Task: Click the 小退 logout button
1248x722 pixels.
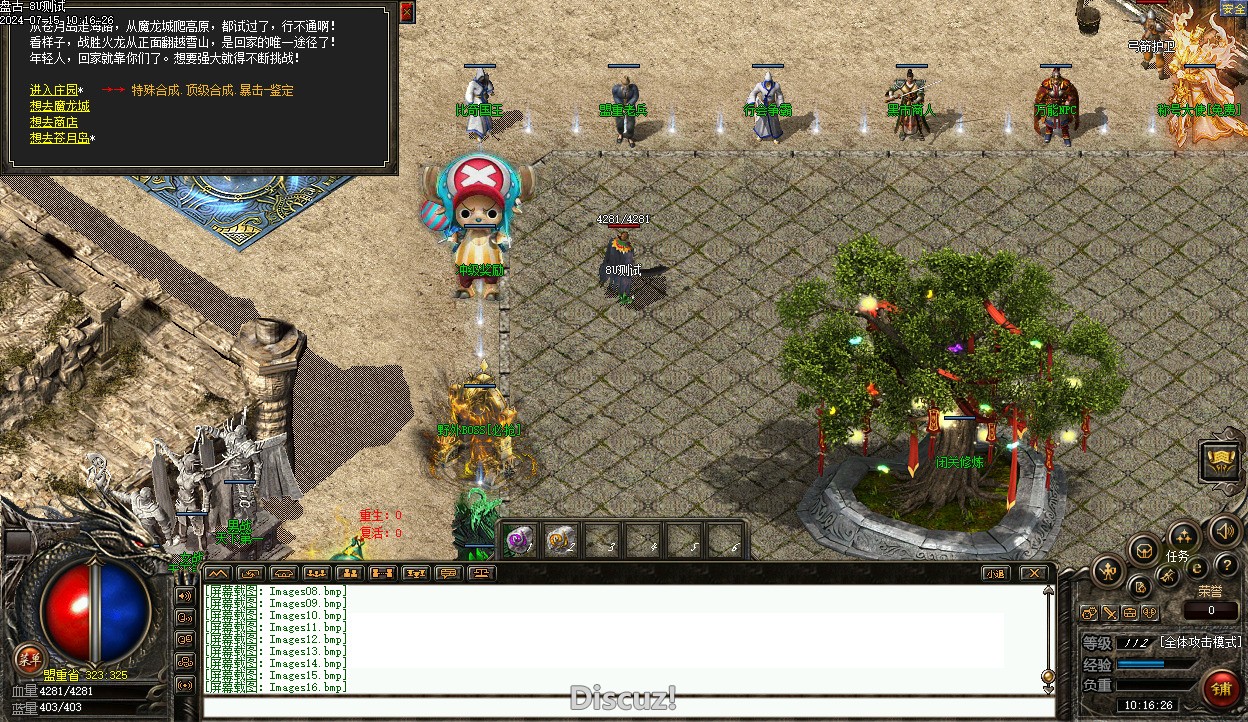Action: coord(994,573)
